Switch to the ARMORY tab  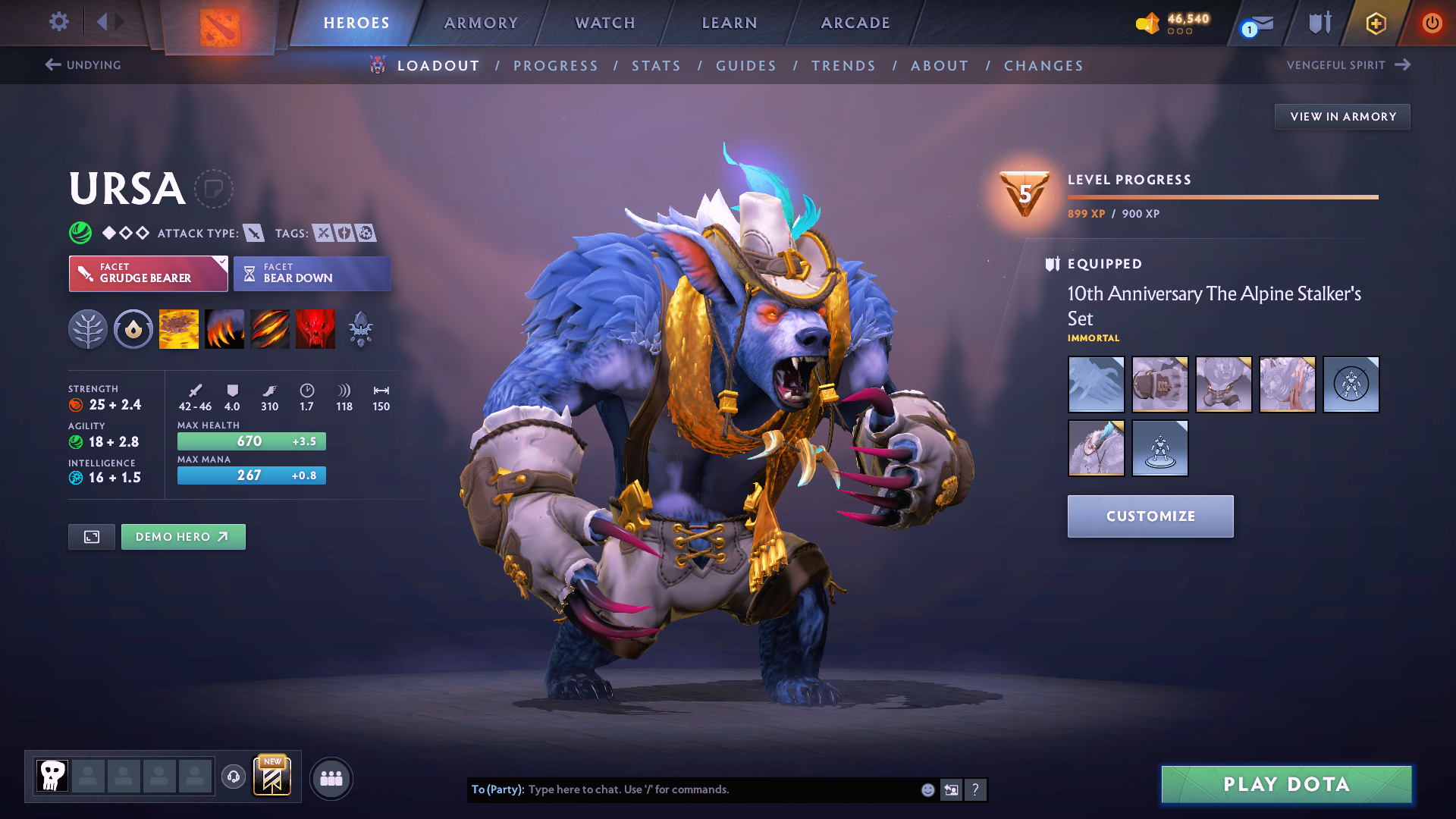click(x=481, y=23)
